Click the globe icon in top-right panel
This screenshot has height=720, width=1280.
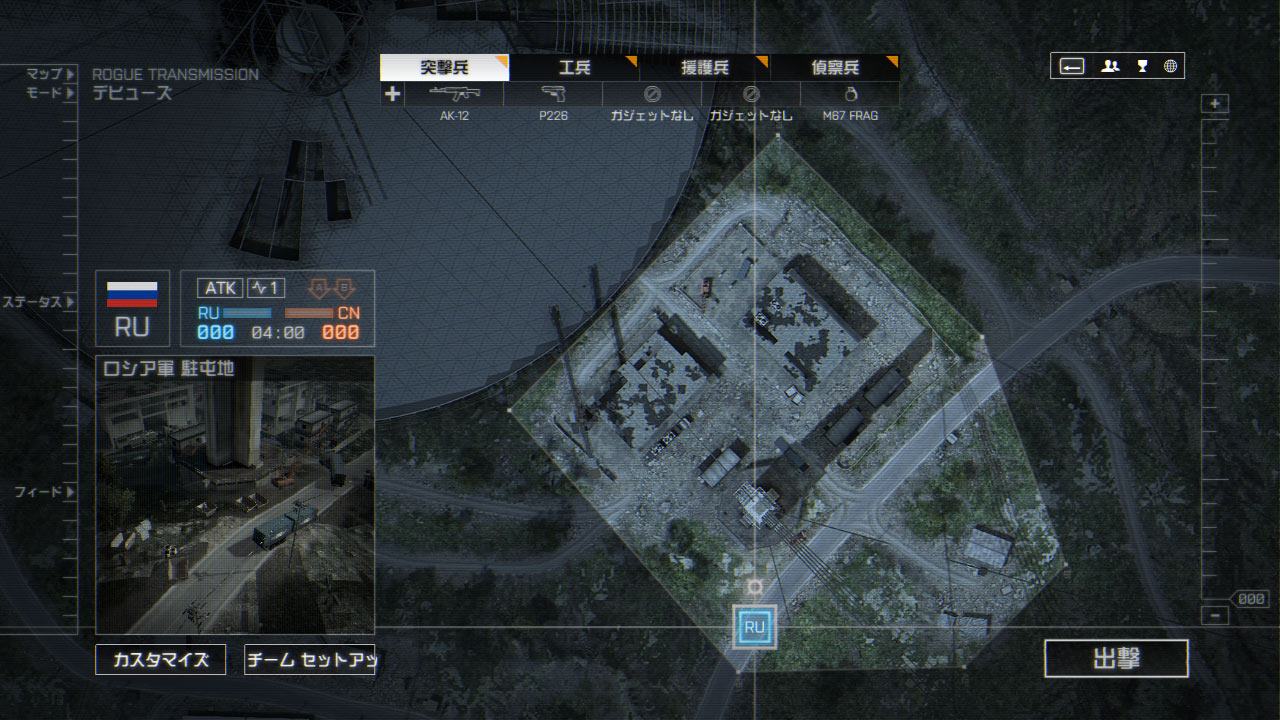[1170, 67]
